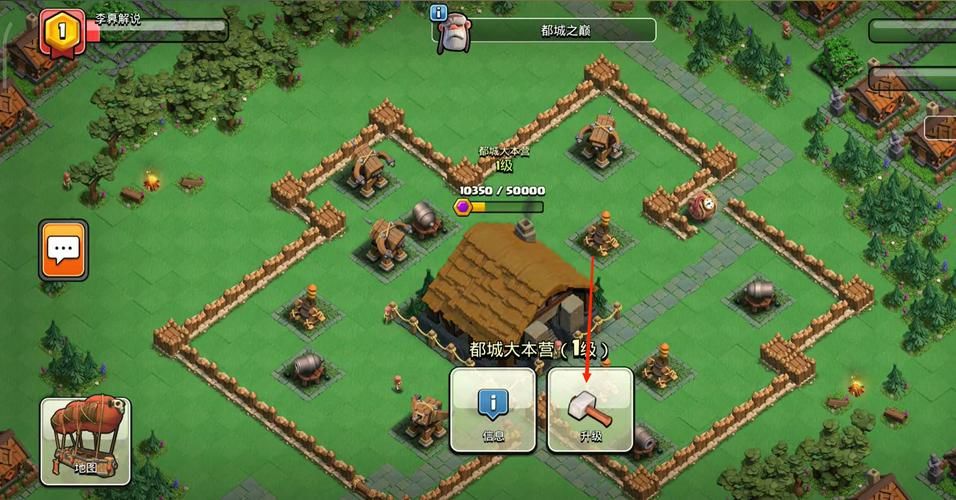Select the level 1 player badge
The image size is (956, 500).
pos(61,30)
